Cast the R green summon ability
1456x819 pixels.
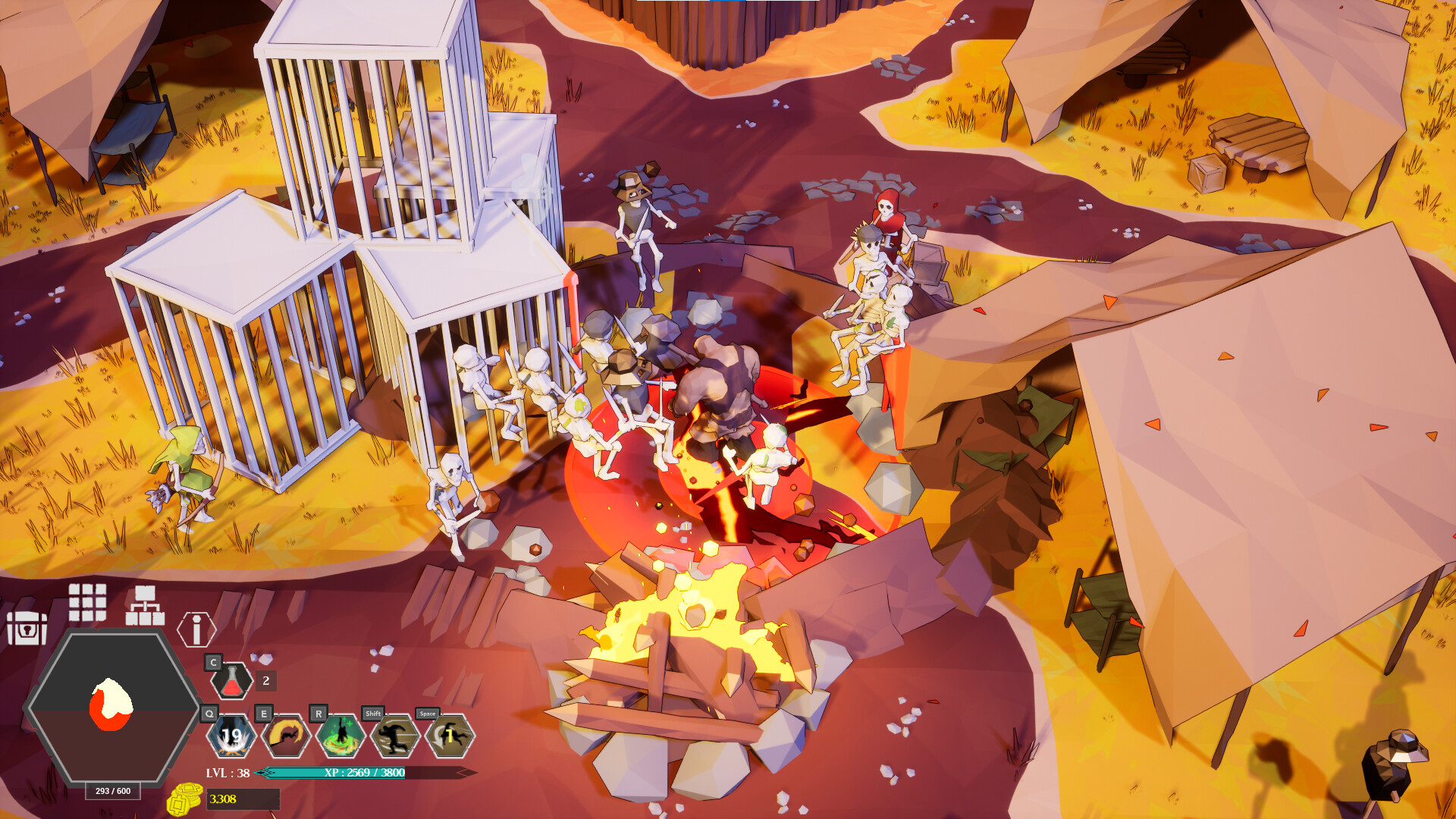click(340, 737)
